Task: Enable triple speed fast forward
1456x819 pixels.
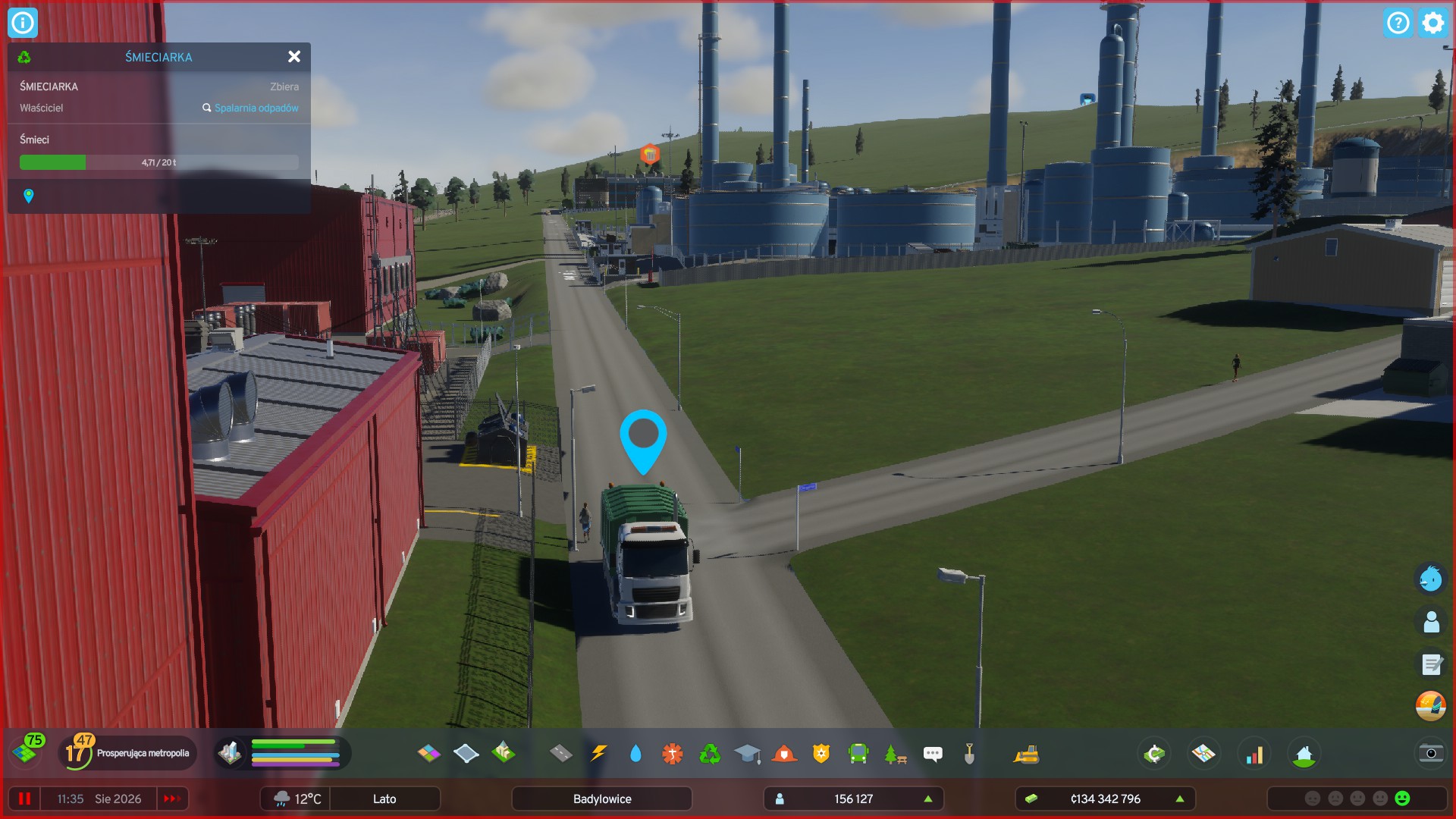Action: (x=172, y=799)
